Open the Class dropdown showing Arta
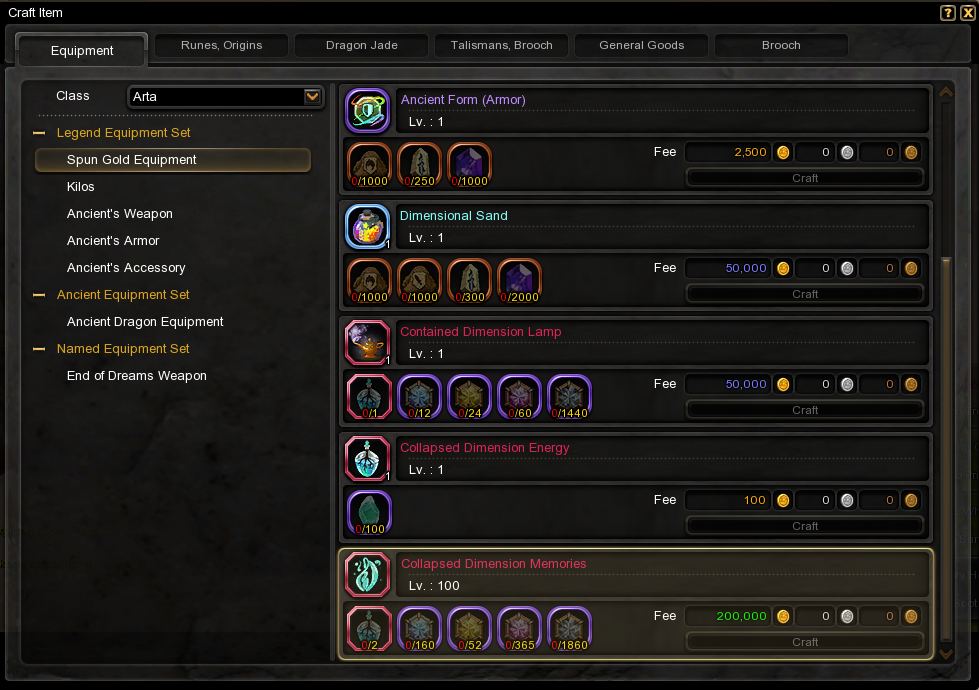Image resolution: width=979 pixels, height=690 pixels. pos(312,97)
